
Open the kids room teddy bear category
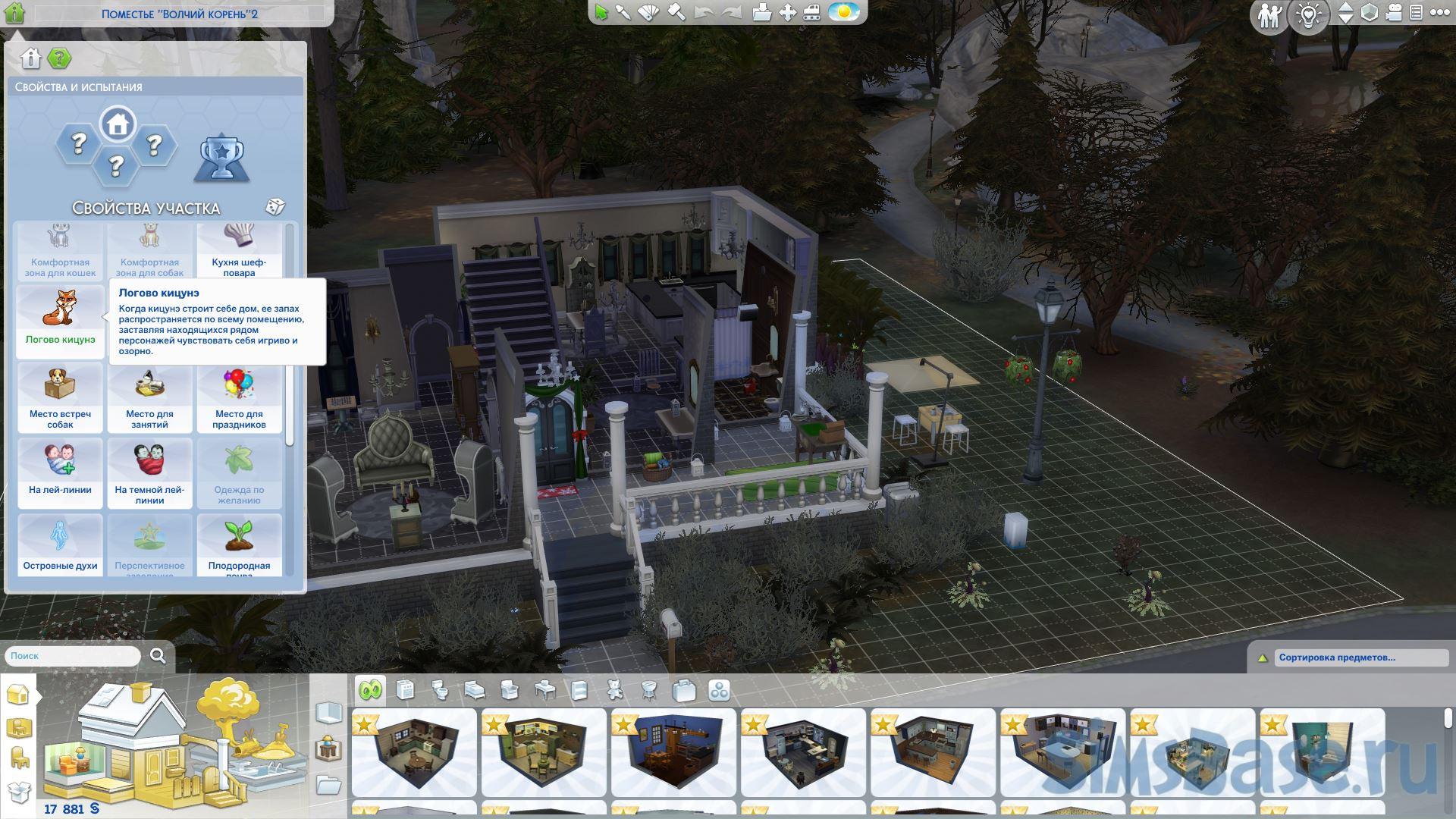[x=615, y=690]
